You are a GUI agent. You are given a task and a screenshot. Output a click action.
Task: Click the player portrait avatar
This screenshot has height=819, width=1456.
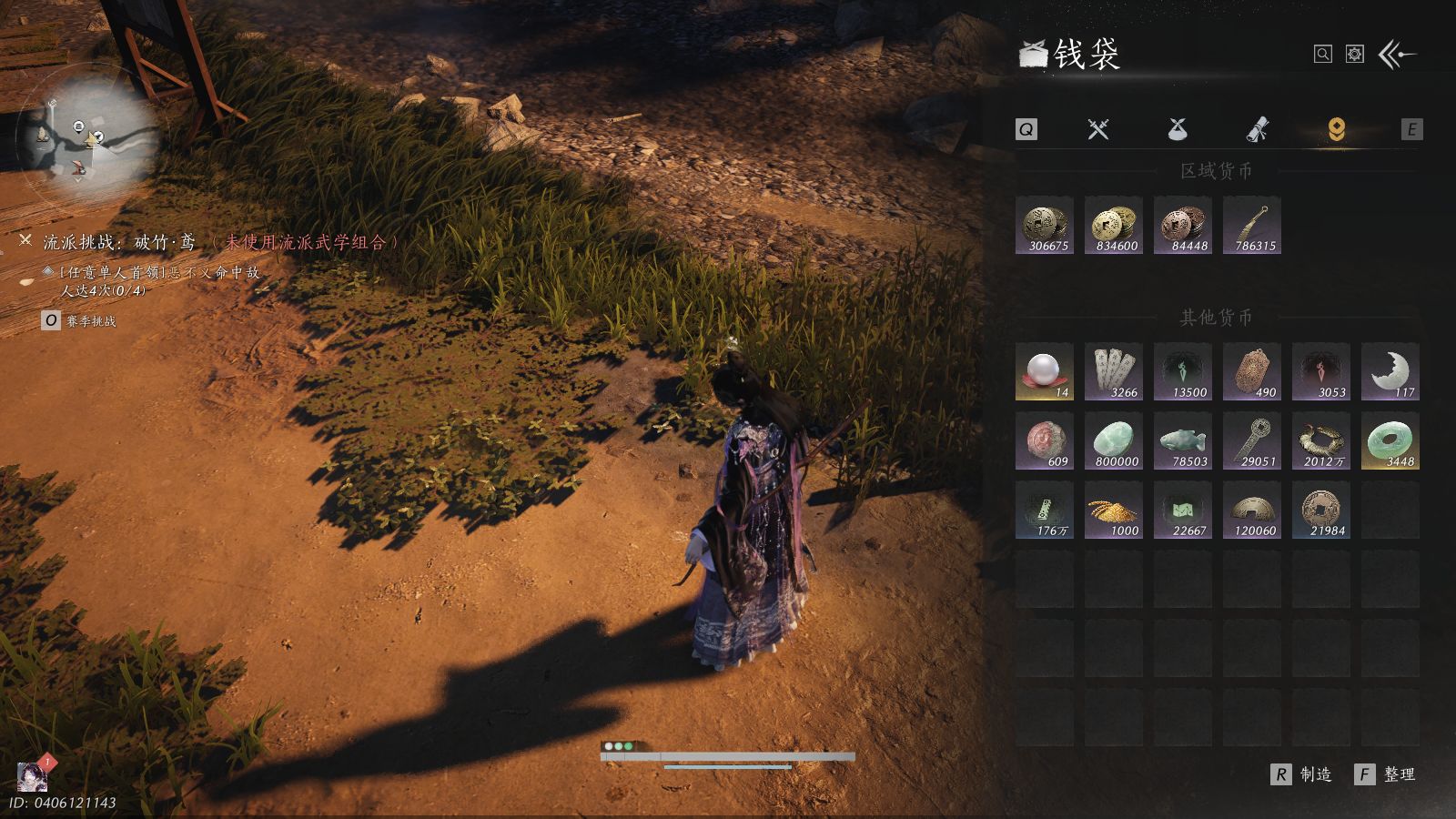click(33, 776)
